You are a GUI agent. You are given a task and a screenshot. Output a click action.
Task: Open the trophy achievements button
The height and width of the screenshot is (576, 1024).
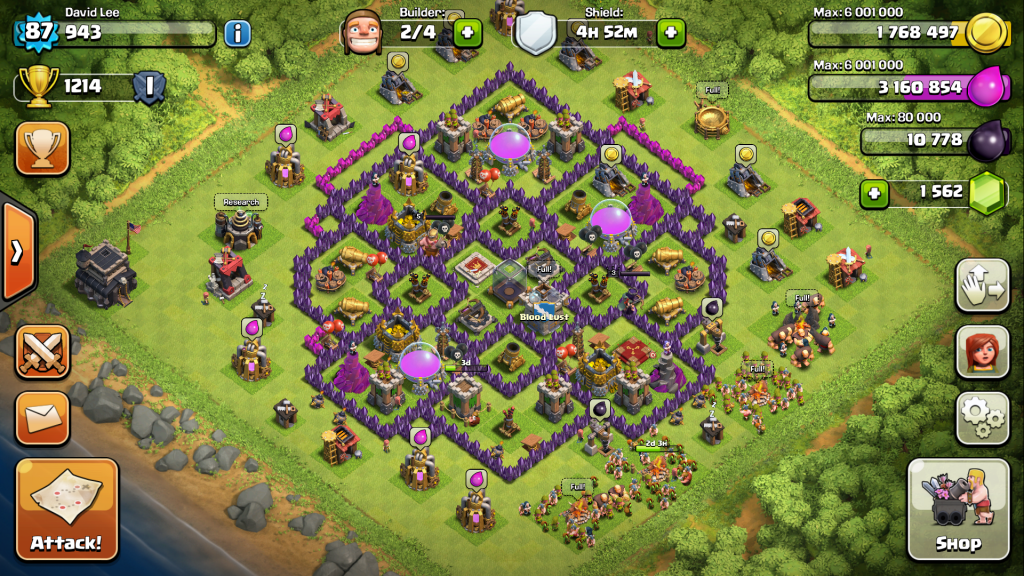point(42,148)
